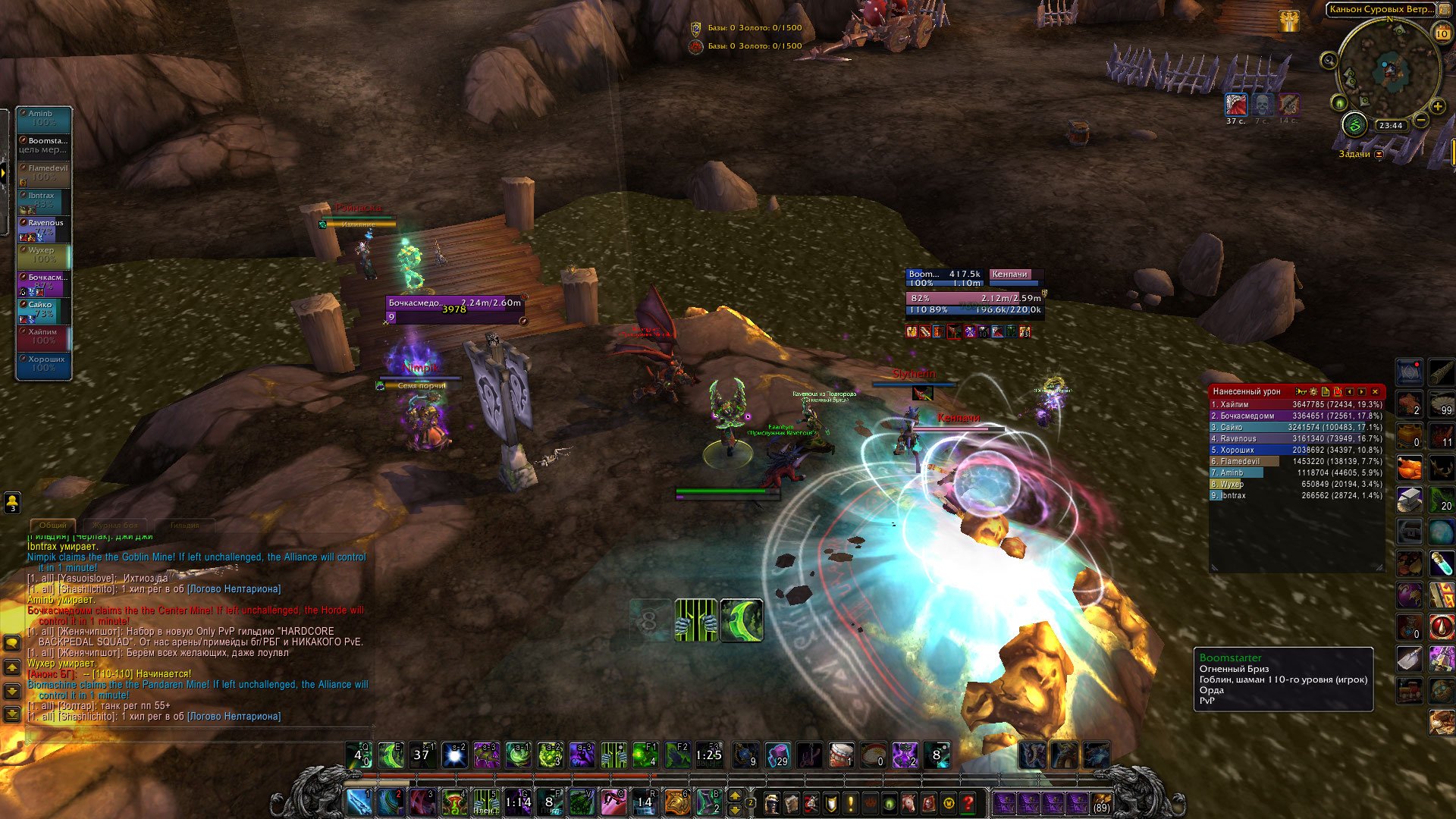
Task: Open the calendar button showing 10
Action: pos(1442,33)
